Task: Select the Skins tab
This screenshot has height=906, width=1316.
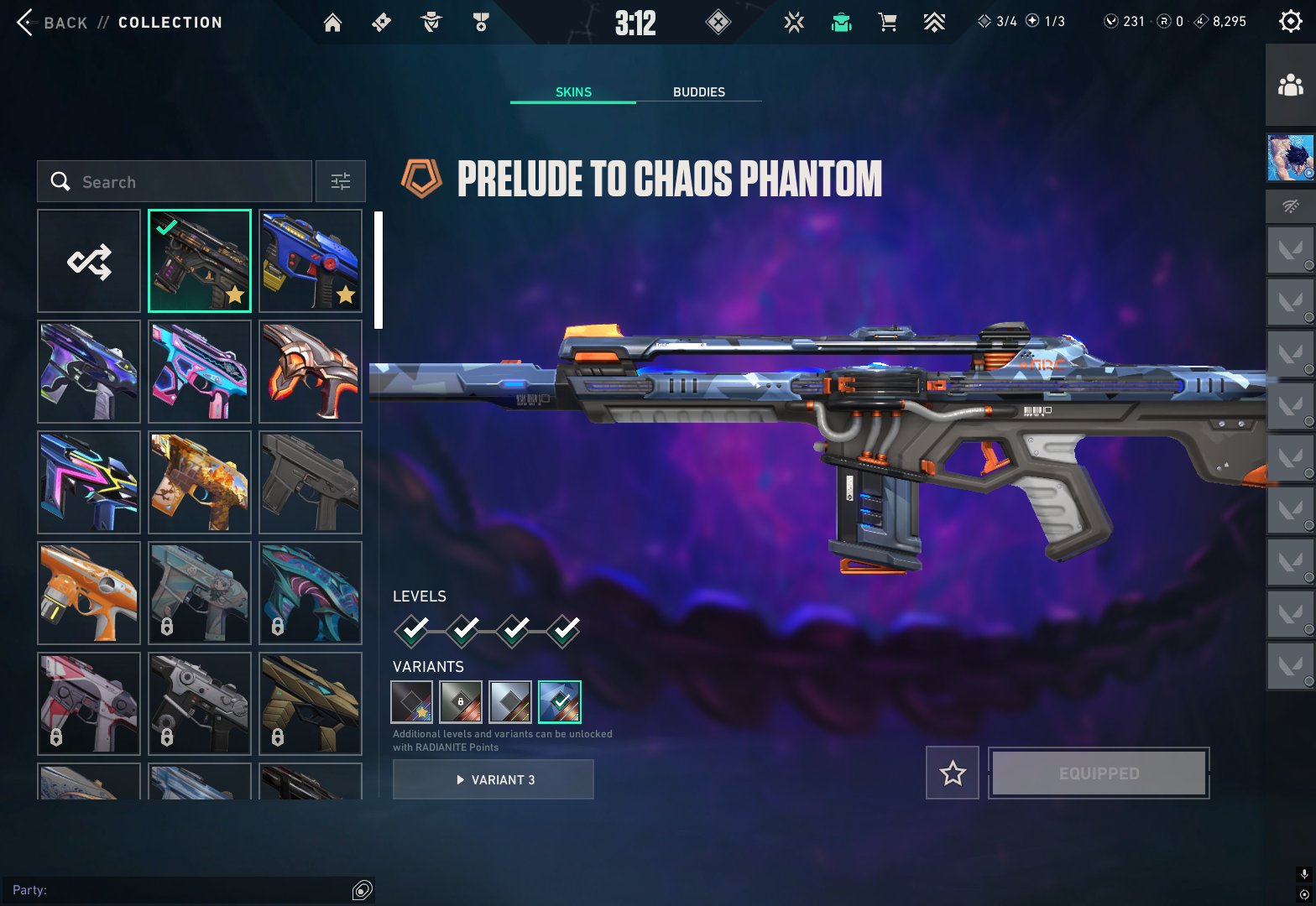Action: click(573, 92)
